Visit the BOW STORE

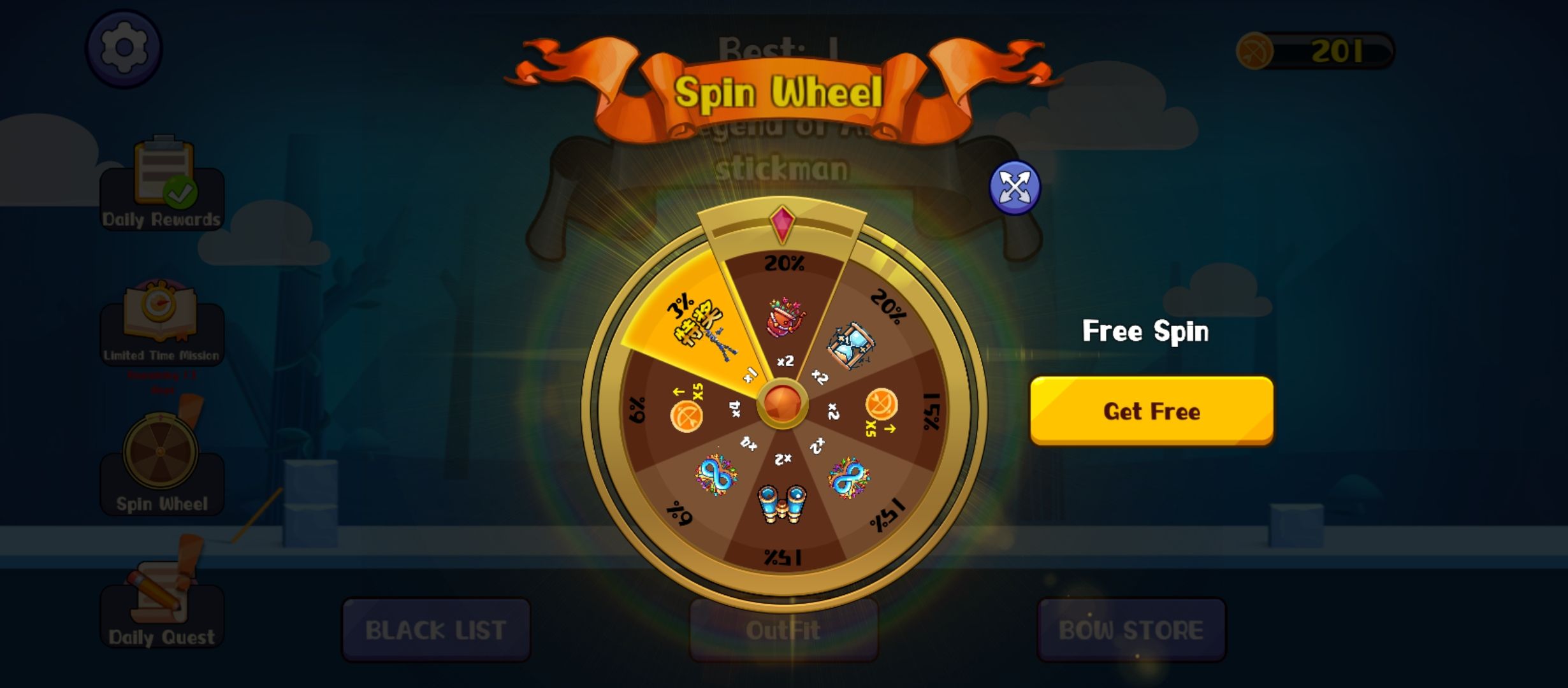tap(1131, 630)
